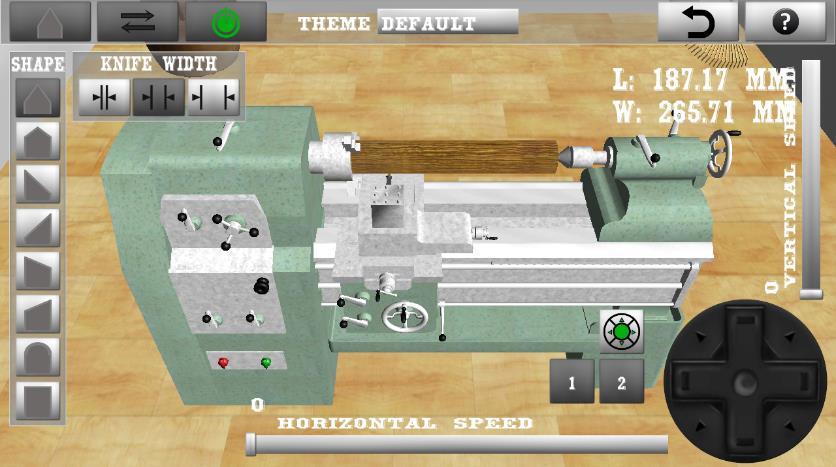The width and height of the screenshot is (836, 467).
Task: Click camera preset button 1
Action: click(572, 382)
